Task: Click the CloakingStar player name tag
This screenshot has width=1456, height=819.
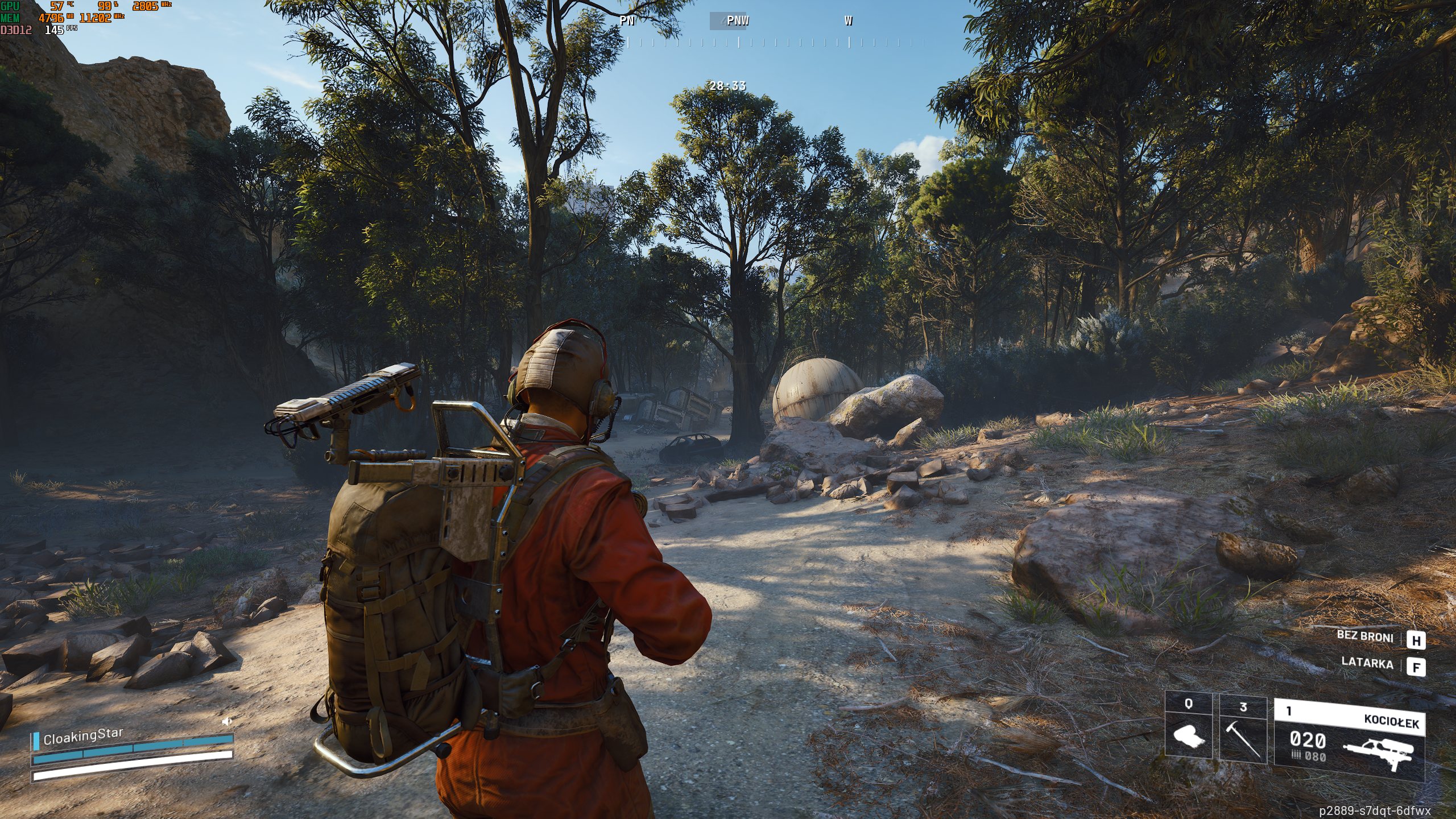Action: click(83, 736)
